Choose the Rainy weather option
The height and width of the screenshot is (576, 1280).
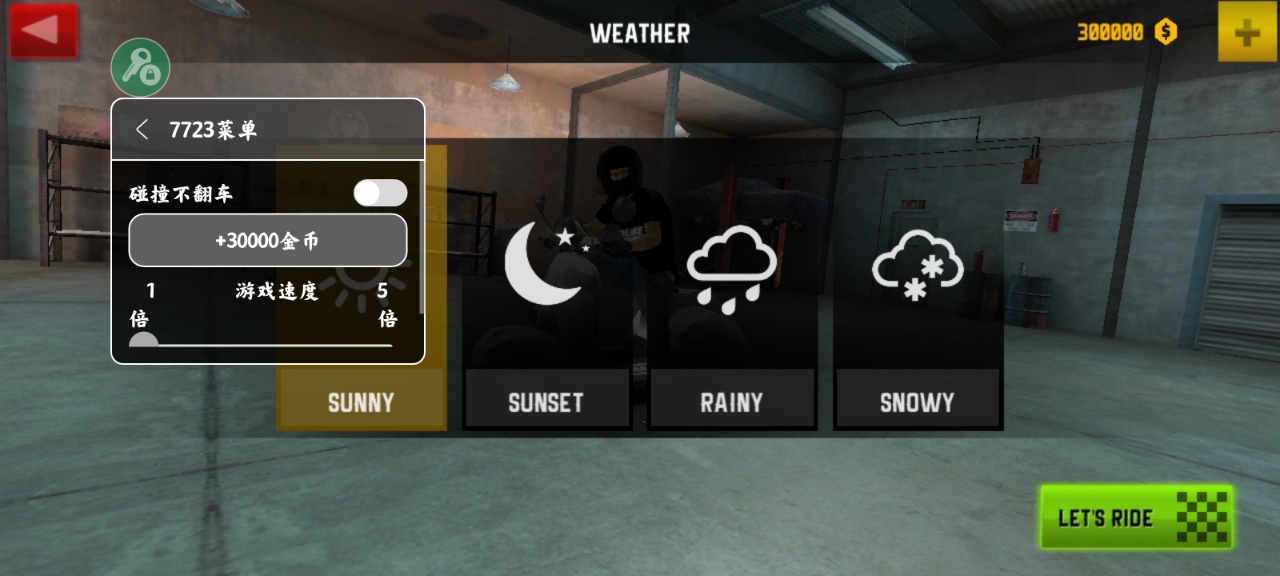(731, 300)
